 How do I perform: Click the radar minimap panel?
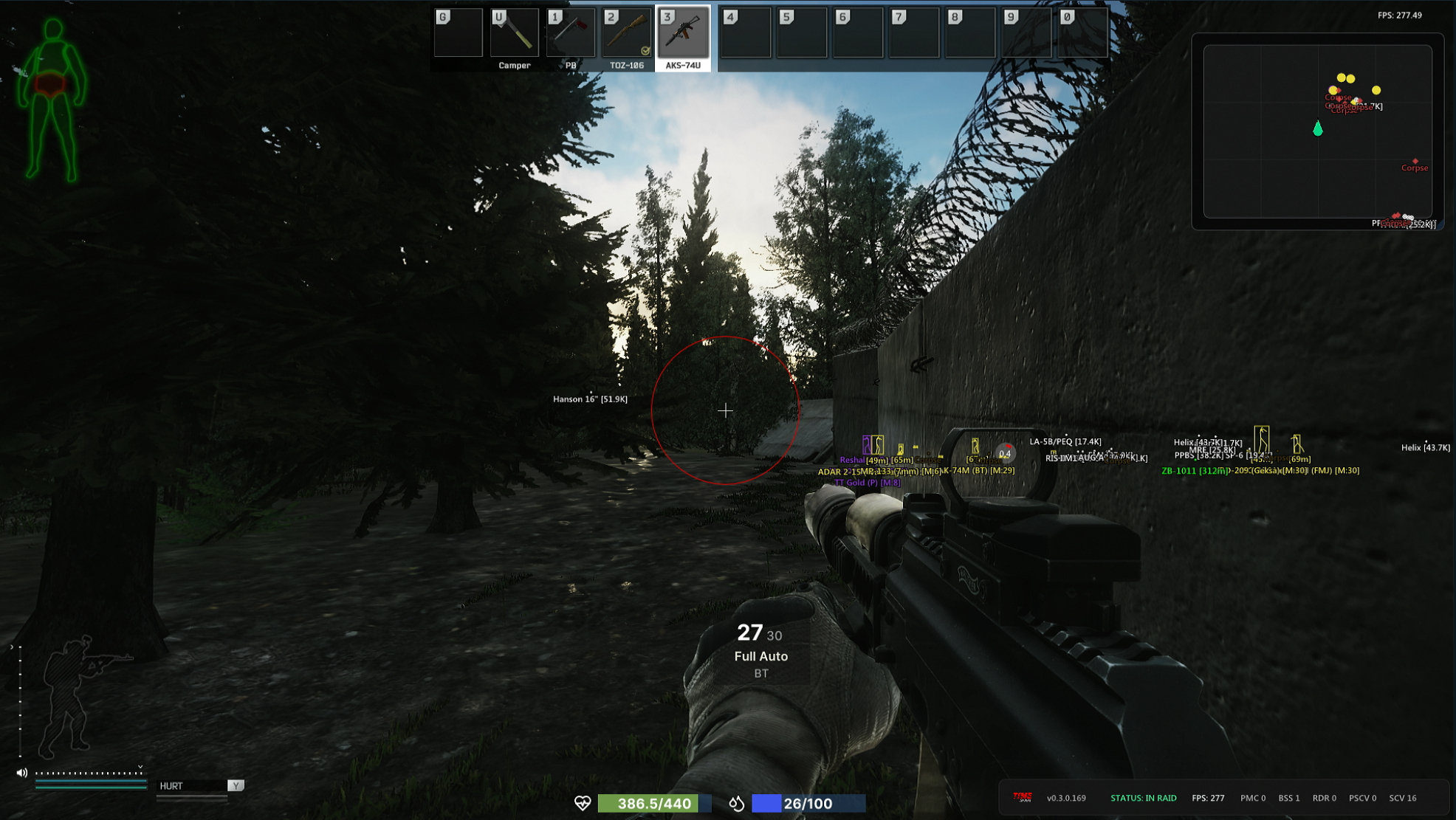[x=1317, y=131]
